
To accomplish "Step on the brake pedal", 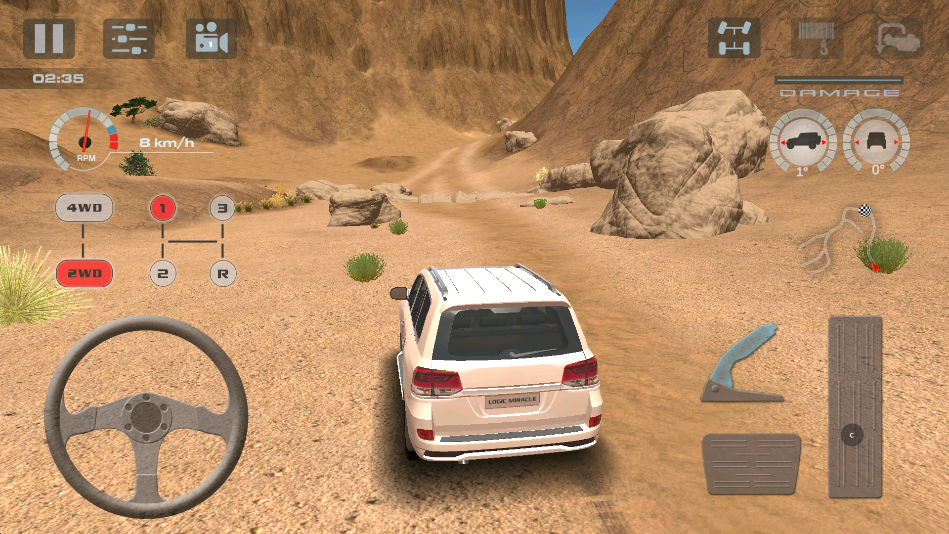I will pyautogui.click(x=751, y=464).
